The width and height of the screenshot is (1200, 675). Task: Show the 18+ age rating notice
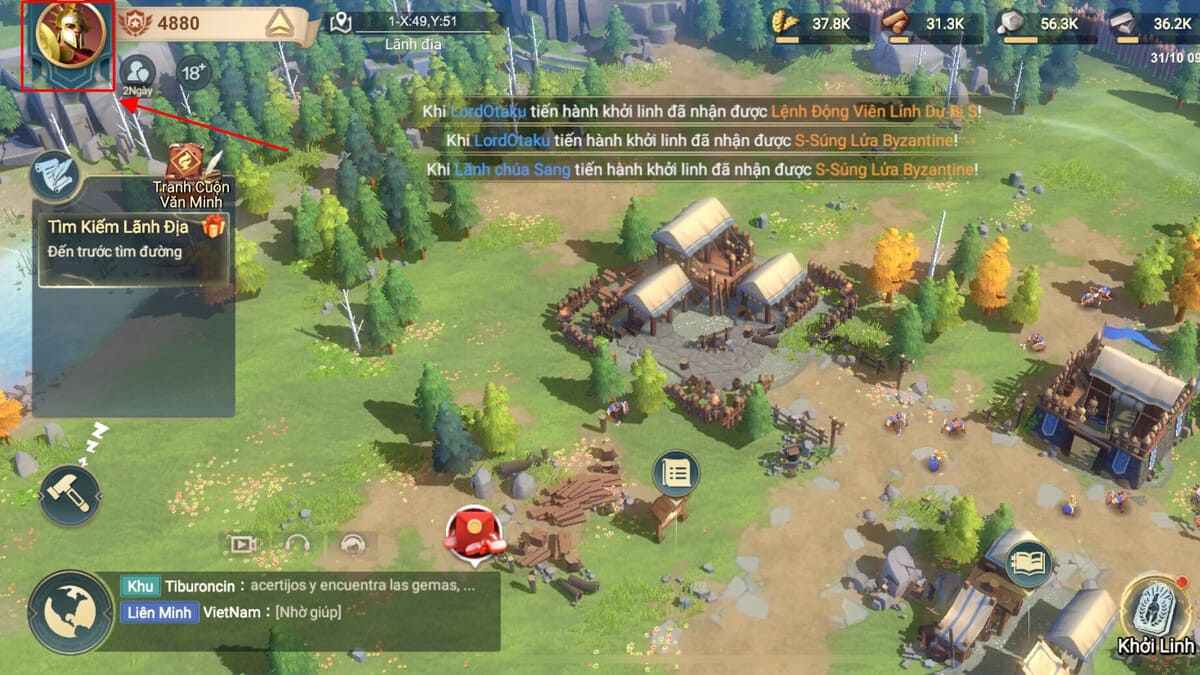click(x=193, y=72)
